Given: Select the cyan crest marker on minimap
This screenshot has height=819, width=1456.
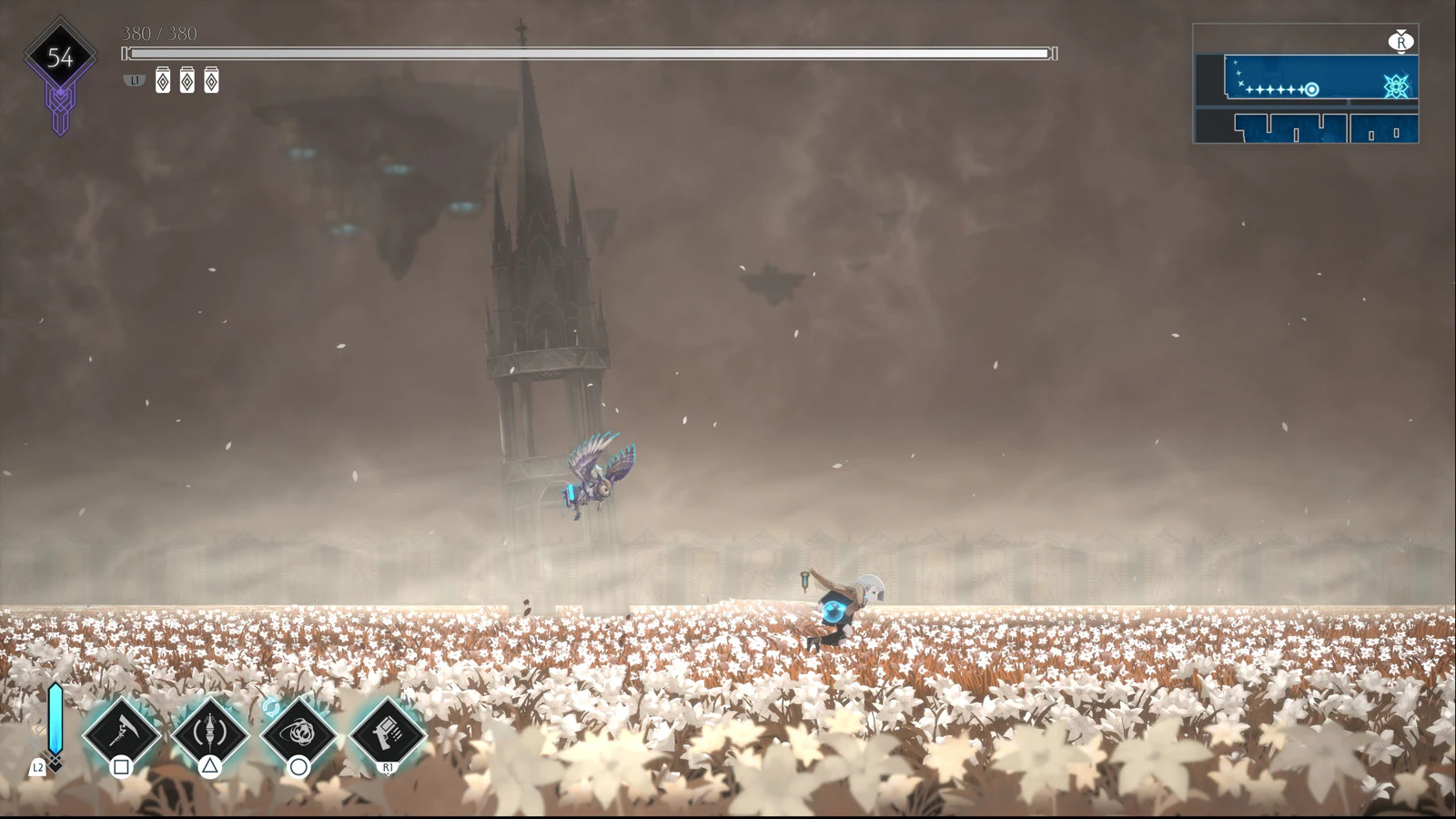Looking at the screenshot, I should [1396, 86].
